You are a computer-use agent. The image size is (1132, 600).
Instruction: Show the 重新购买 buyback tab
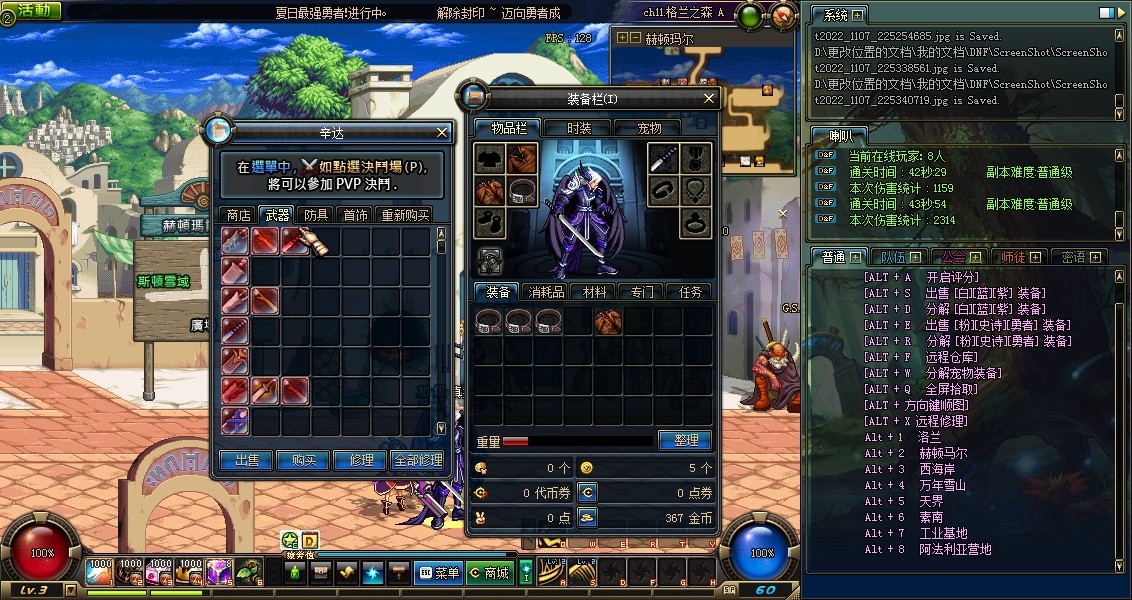tap(405, 215)
